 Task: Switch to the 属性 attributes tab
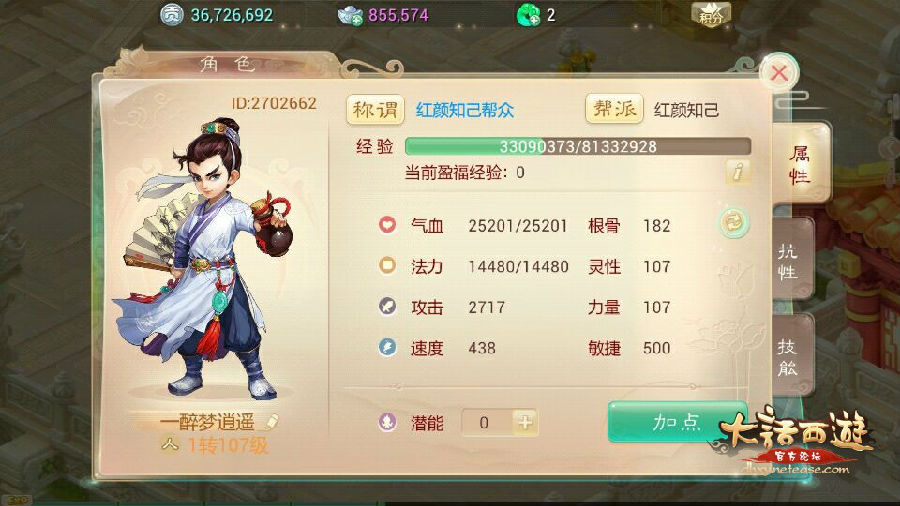799,164
